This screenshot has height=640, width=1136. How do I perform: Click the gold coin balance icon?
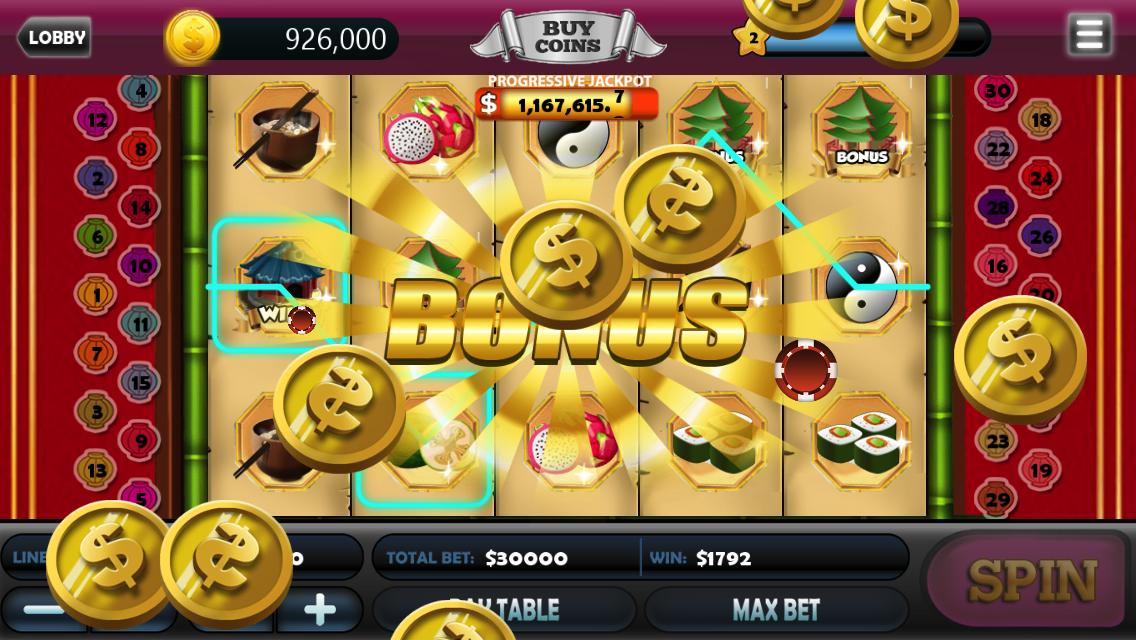click(x=192, y=38)
